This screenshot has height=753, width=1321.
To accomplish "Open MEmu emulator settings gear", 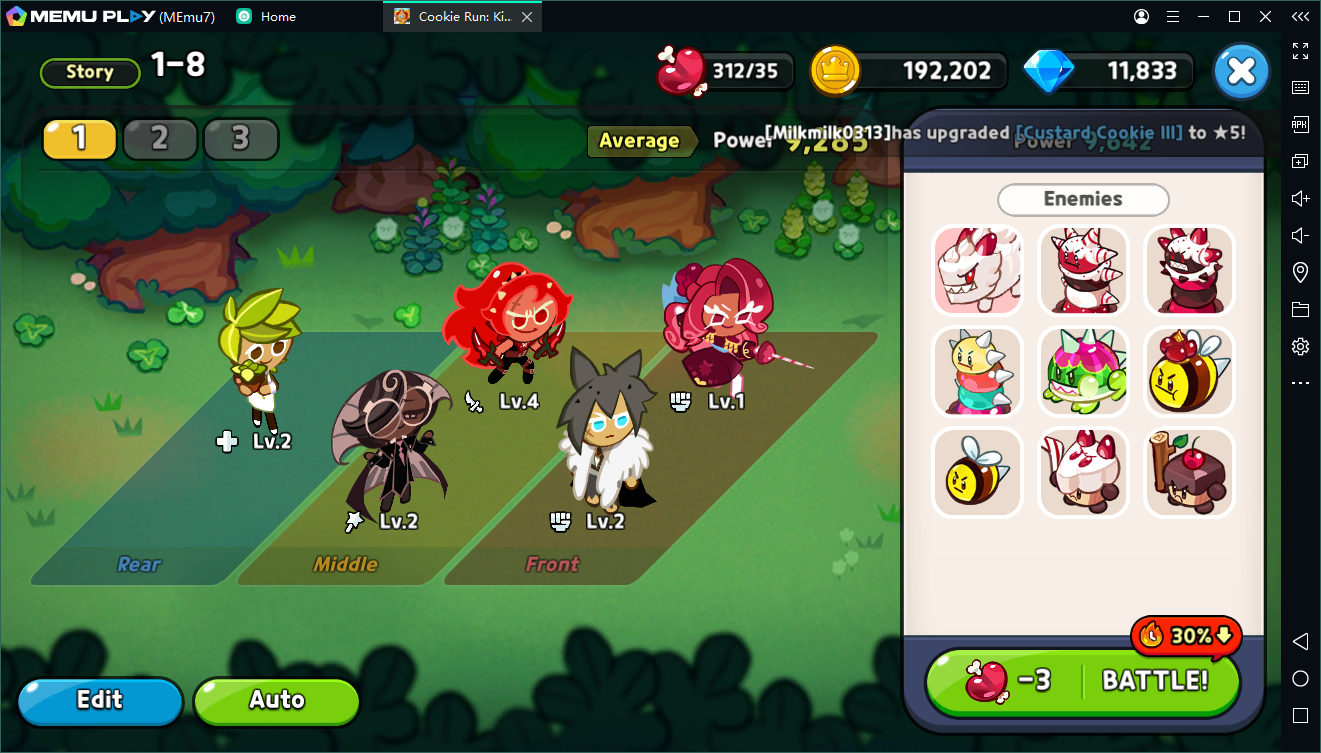I will click(x=1300, y=346).
